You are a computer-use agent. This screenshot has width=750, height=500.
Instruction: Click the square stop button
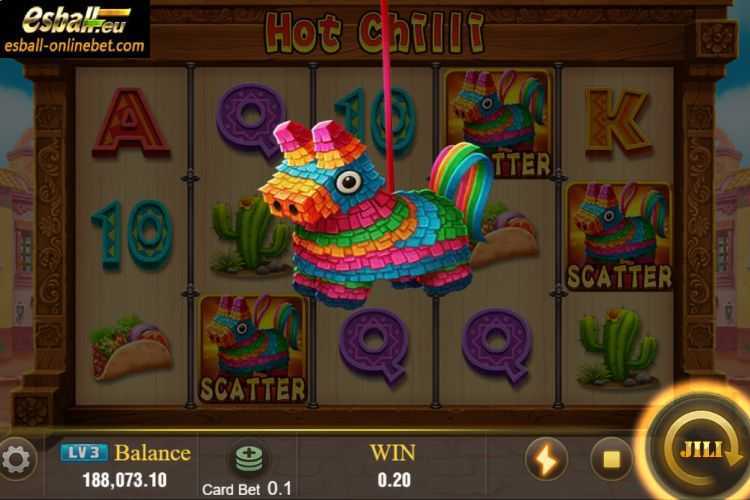[610, 459]
